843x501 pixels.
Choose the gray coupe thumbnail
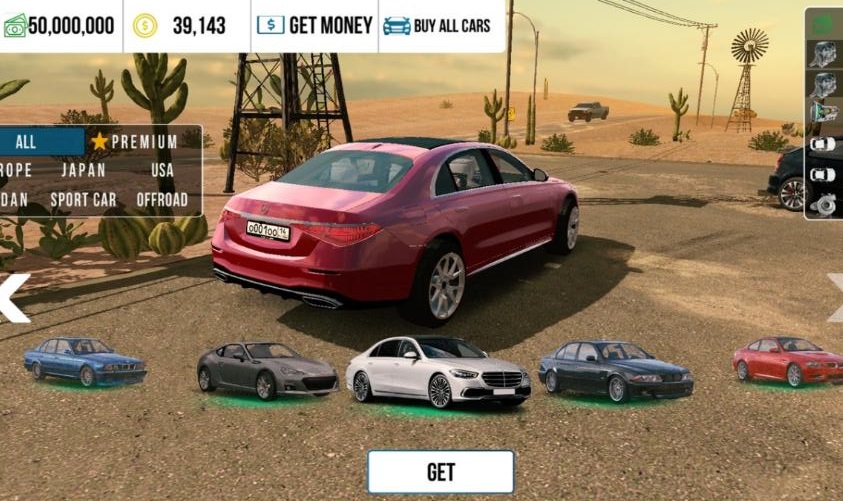pos(267,369)
